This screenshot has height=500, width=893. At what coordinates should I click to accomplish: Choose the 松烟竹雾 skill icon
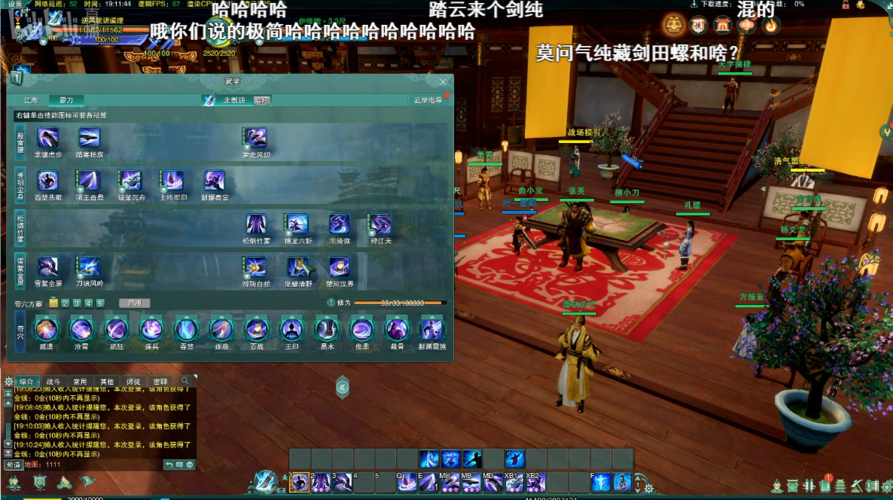[x=256, y=224]
